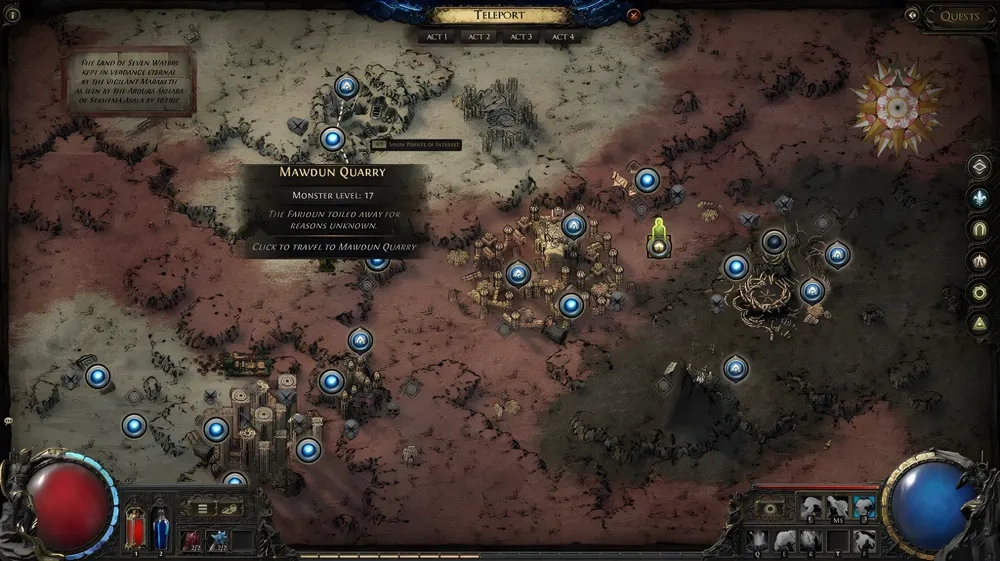
Task: Toggle the triangle map filter icon
Action: tap(981, 323)
